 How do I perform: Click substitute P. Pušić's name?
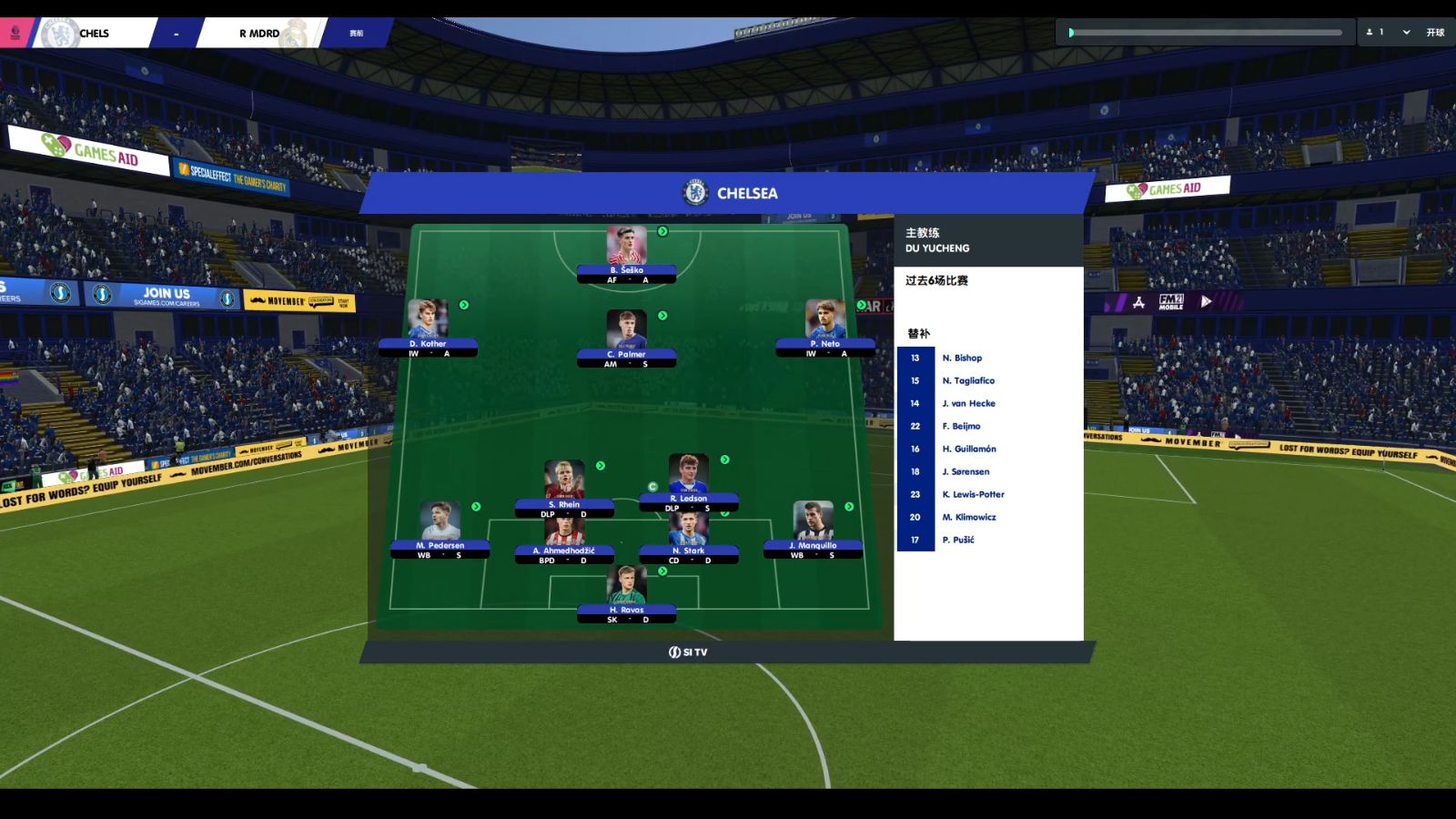pos(958,541)
